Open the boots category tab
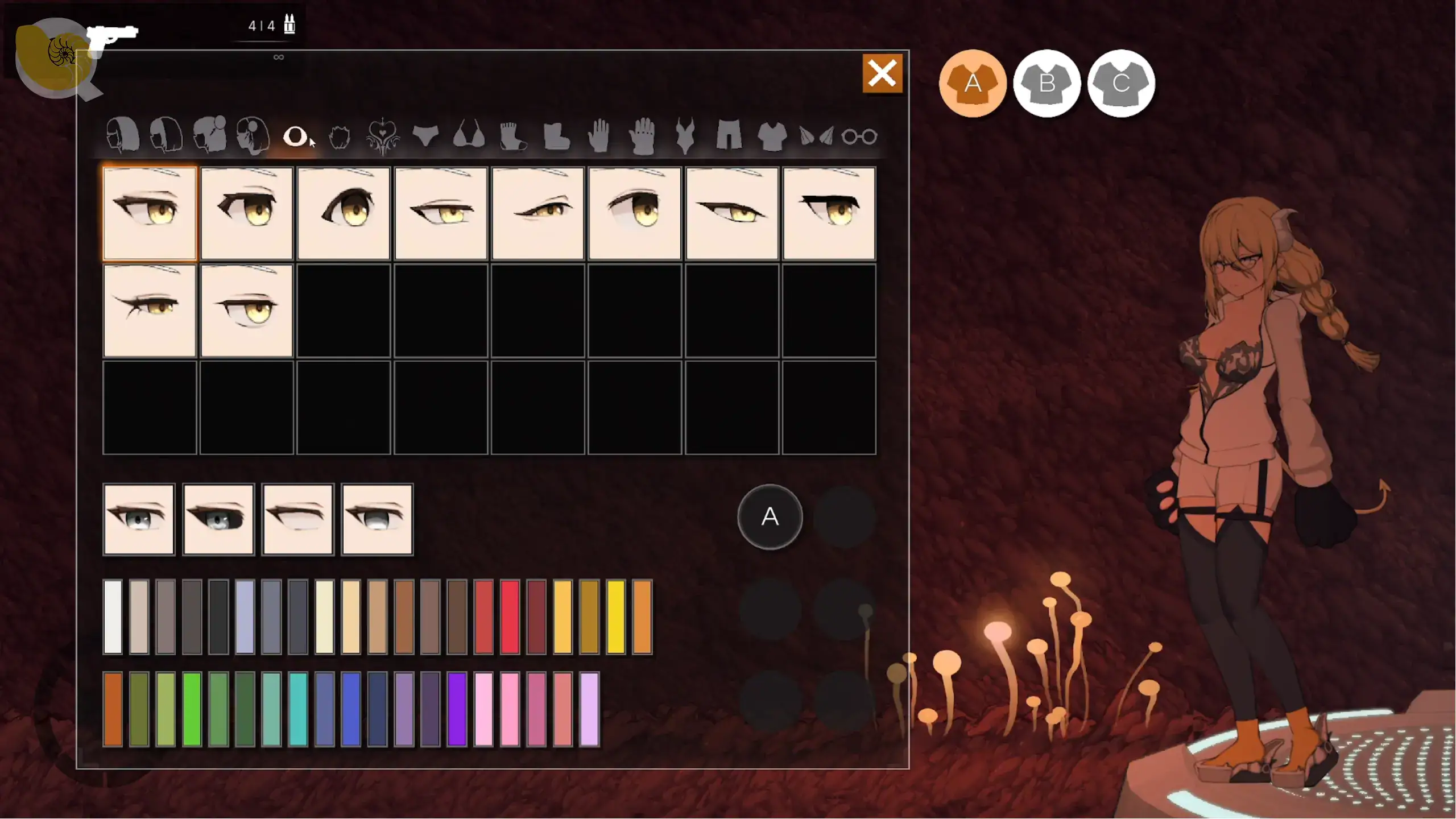This screenshot has height=819, width=1456. pos(556,136)
